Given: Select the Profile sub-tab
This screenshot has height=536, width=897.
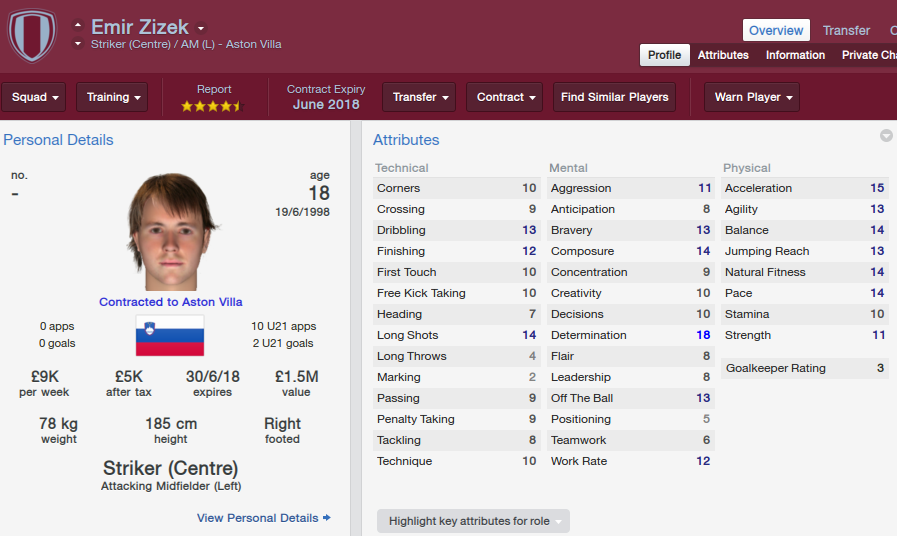Looking at the screenshot, I should 664,55.
